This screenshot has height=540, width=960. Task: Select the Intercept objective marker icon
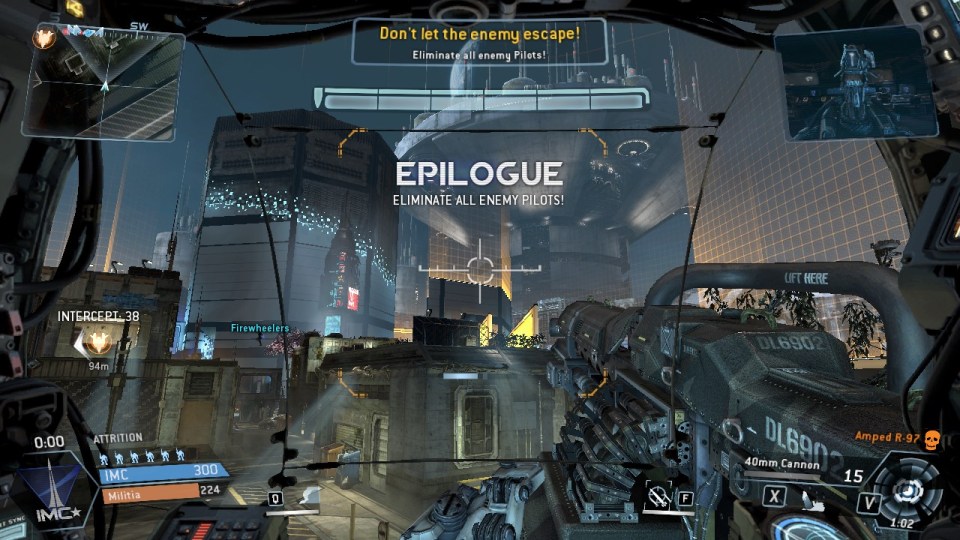click(x=97, y=343)
